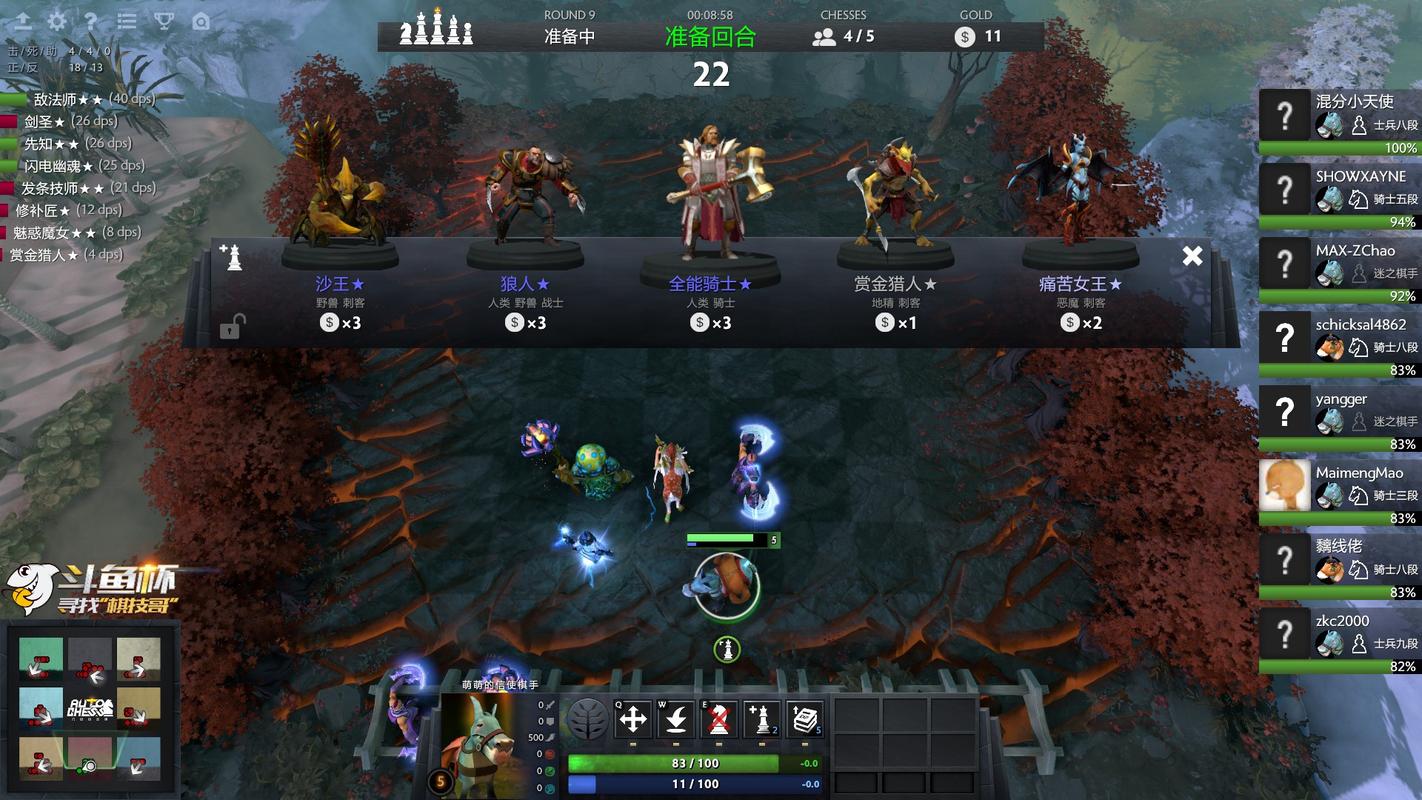The image size is (1422, 800).
Task: Toggle the shop lock padlock
Action: [232, 326]
